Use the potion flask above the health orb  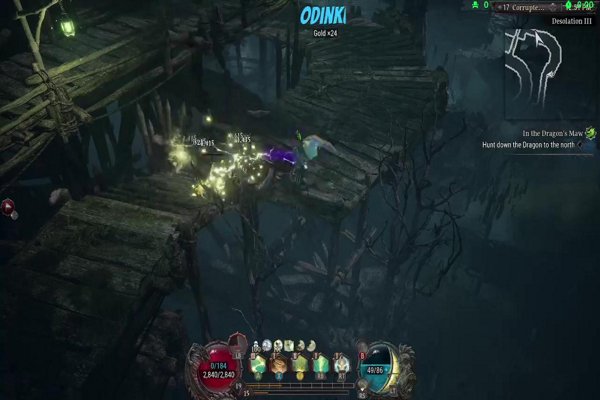click(238, 341)
